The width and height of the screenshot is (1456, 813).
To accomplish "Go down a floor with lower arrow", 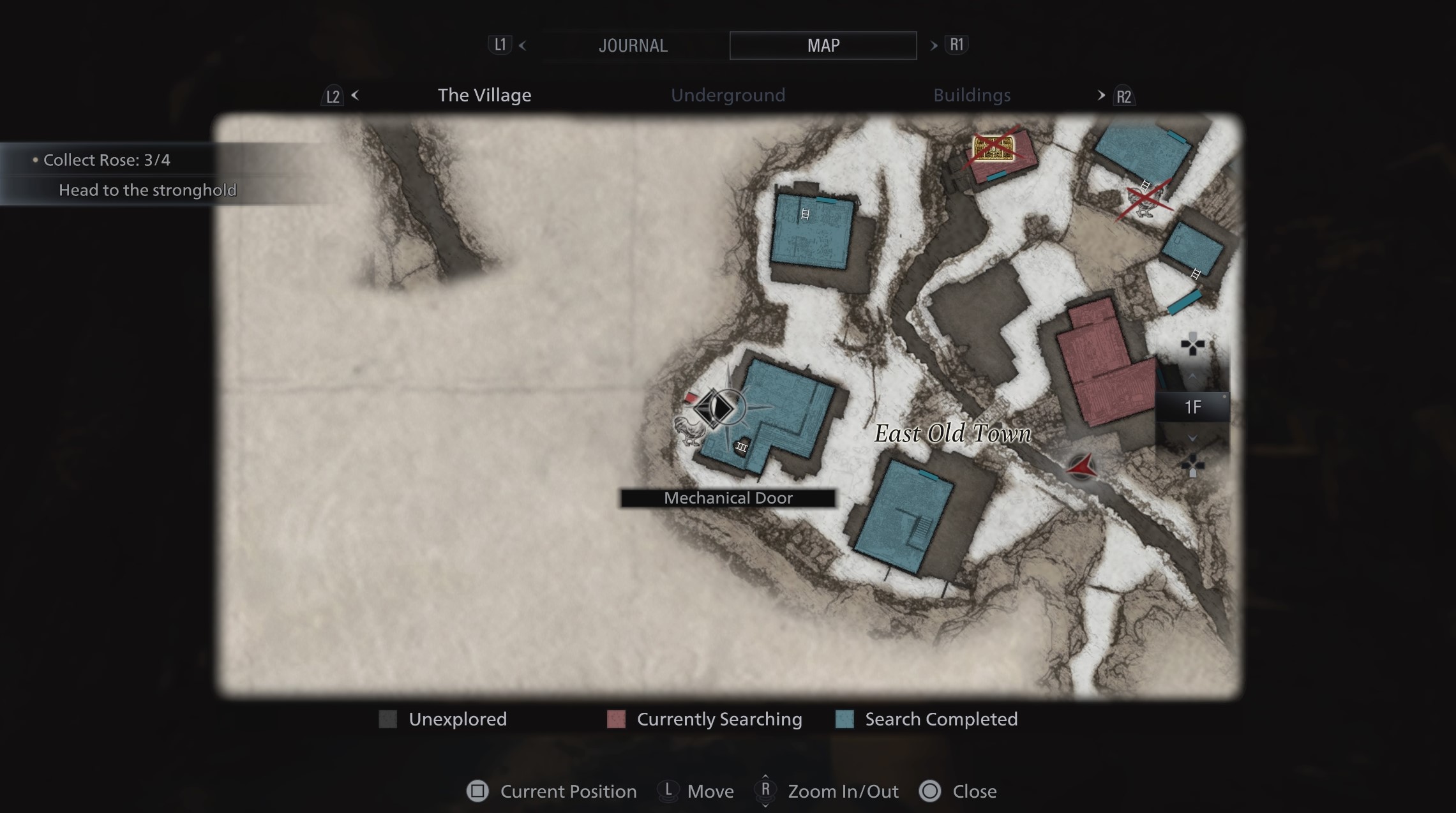I will pyautogui.click(x=1192, y=438).
